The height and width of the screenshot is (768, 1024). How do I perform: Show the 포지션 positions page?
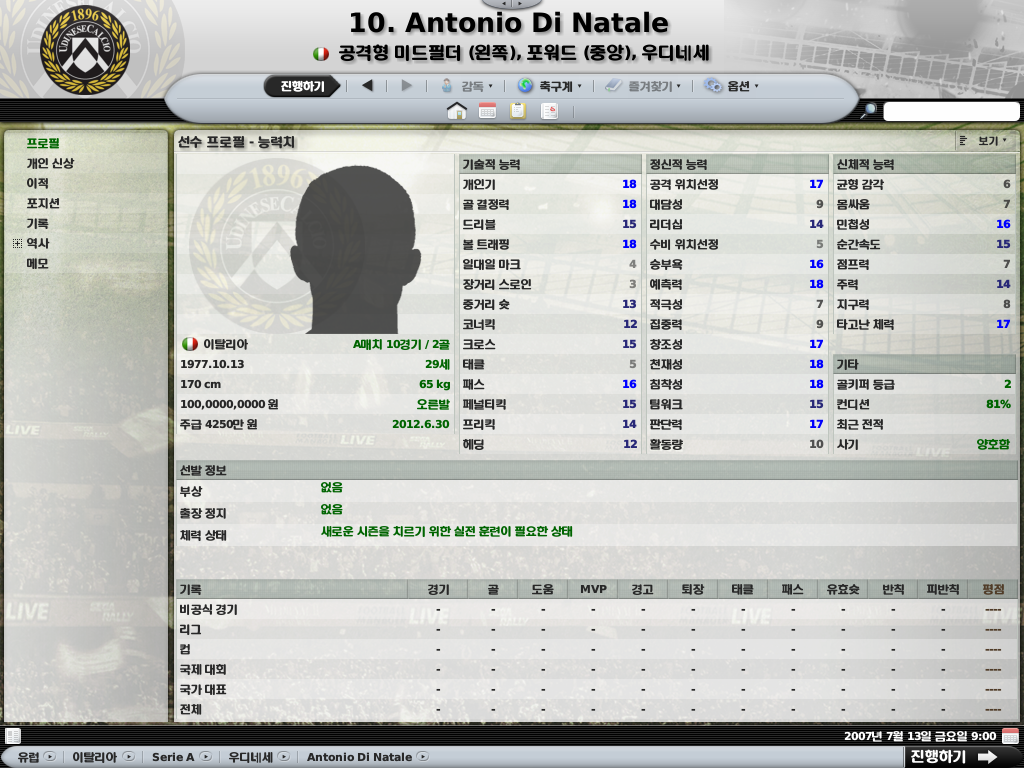(x=43, y=203)
